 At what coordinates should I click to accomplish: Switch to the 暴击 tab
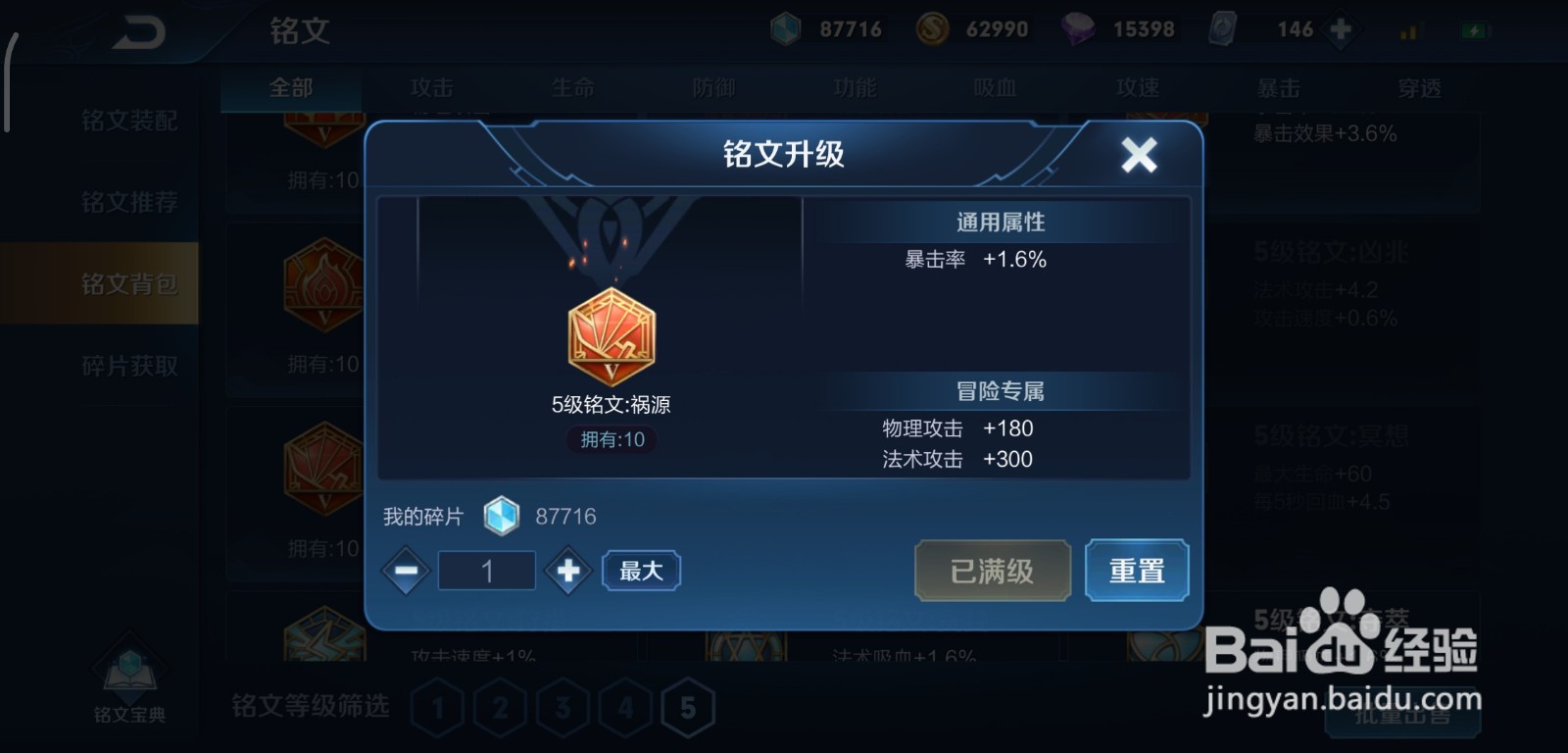(x=1276, y=88)
